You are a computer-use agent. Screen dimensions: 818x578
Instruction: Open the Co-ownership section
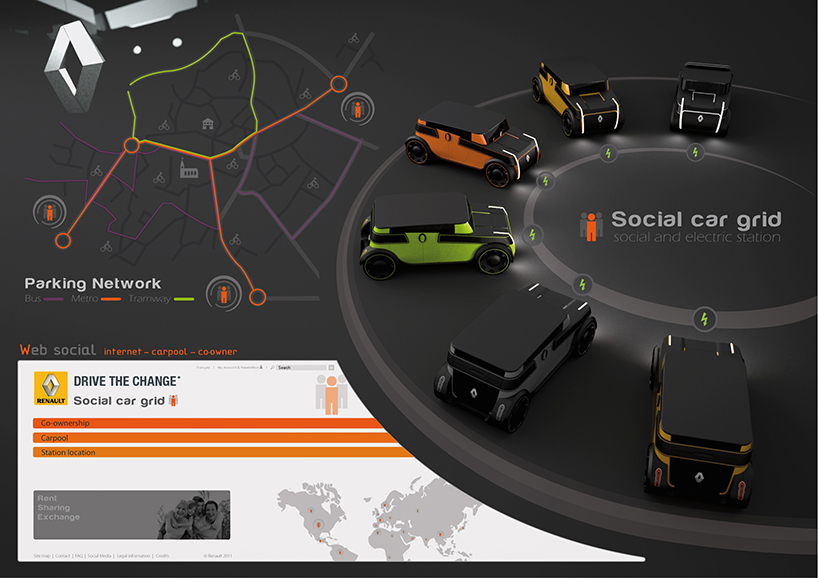200,423
